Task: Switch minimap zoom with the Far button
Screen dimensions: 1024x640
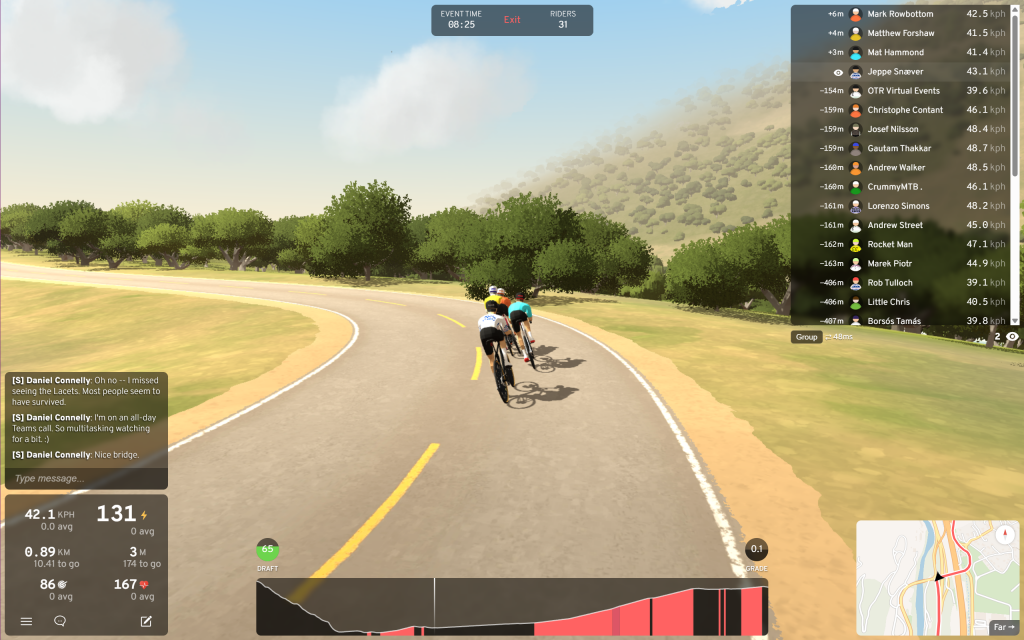Action: coord(1003,627)
